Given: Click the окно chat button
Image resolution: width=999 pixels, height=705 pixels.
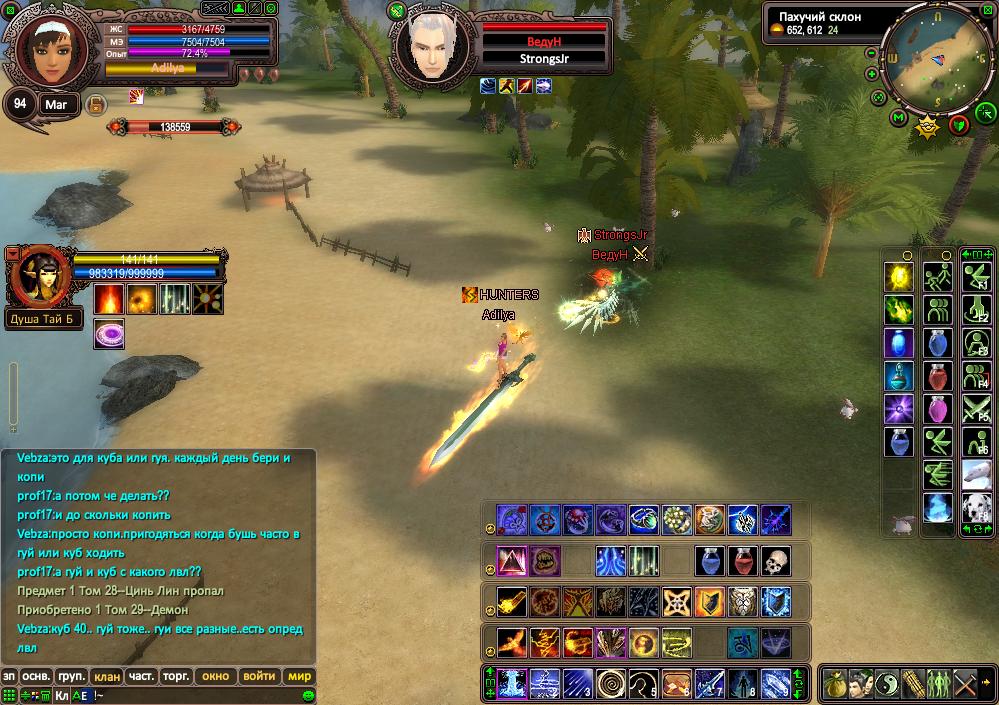Looking at the screenshot, I should (215, 676).
